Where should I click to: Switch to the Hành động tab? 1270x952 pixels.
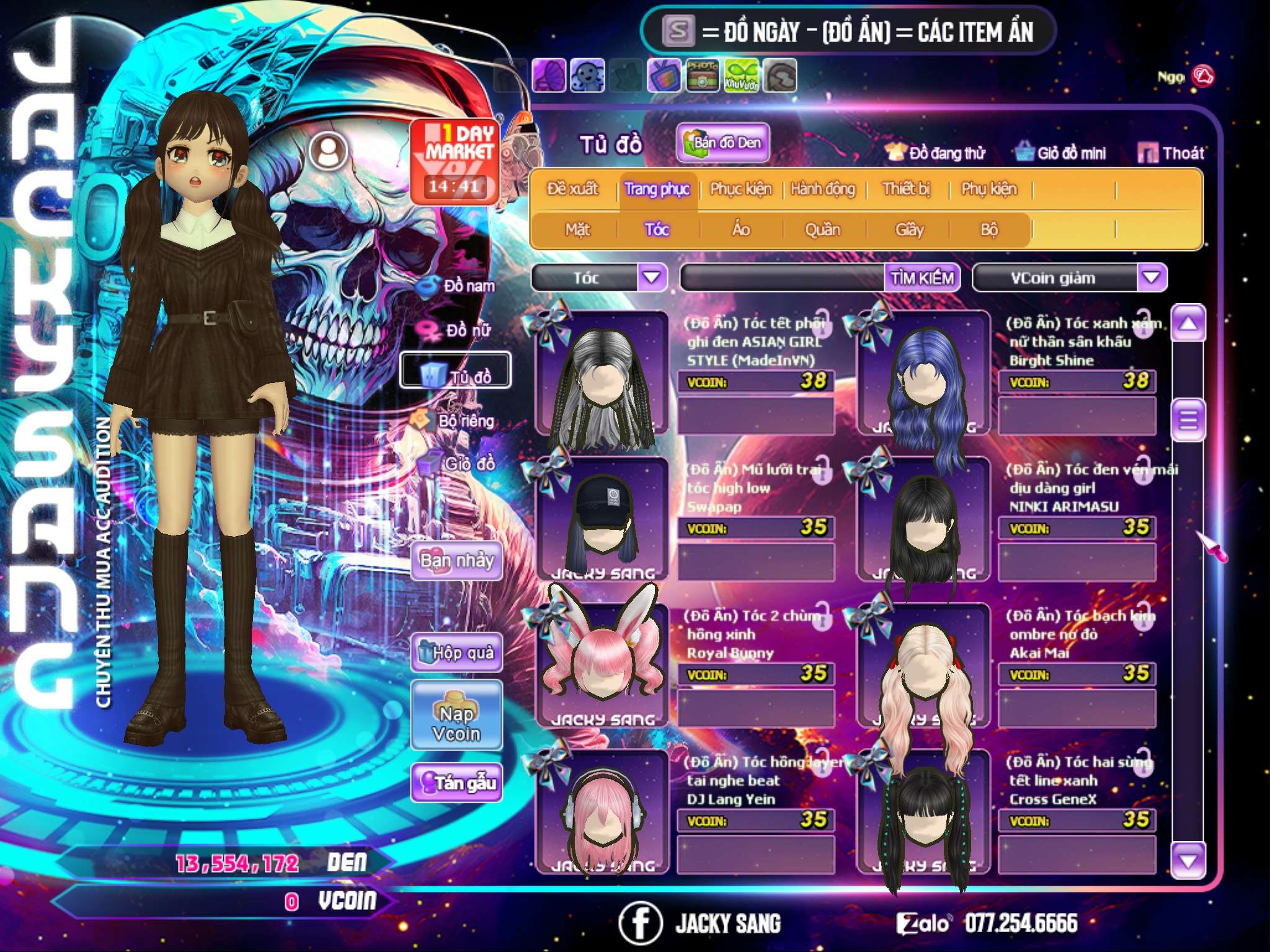pyautogui.click(x=822, y=189)
